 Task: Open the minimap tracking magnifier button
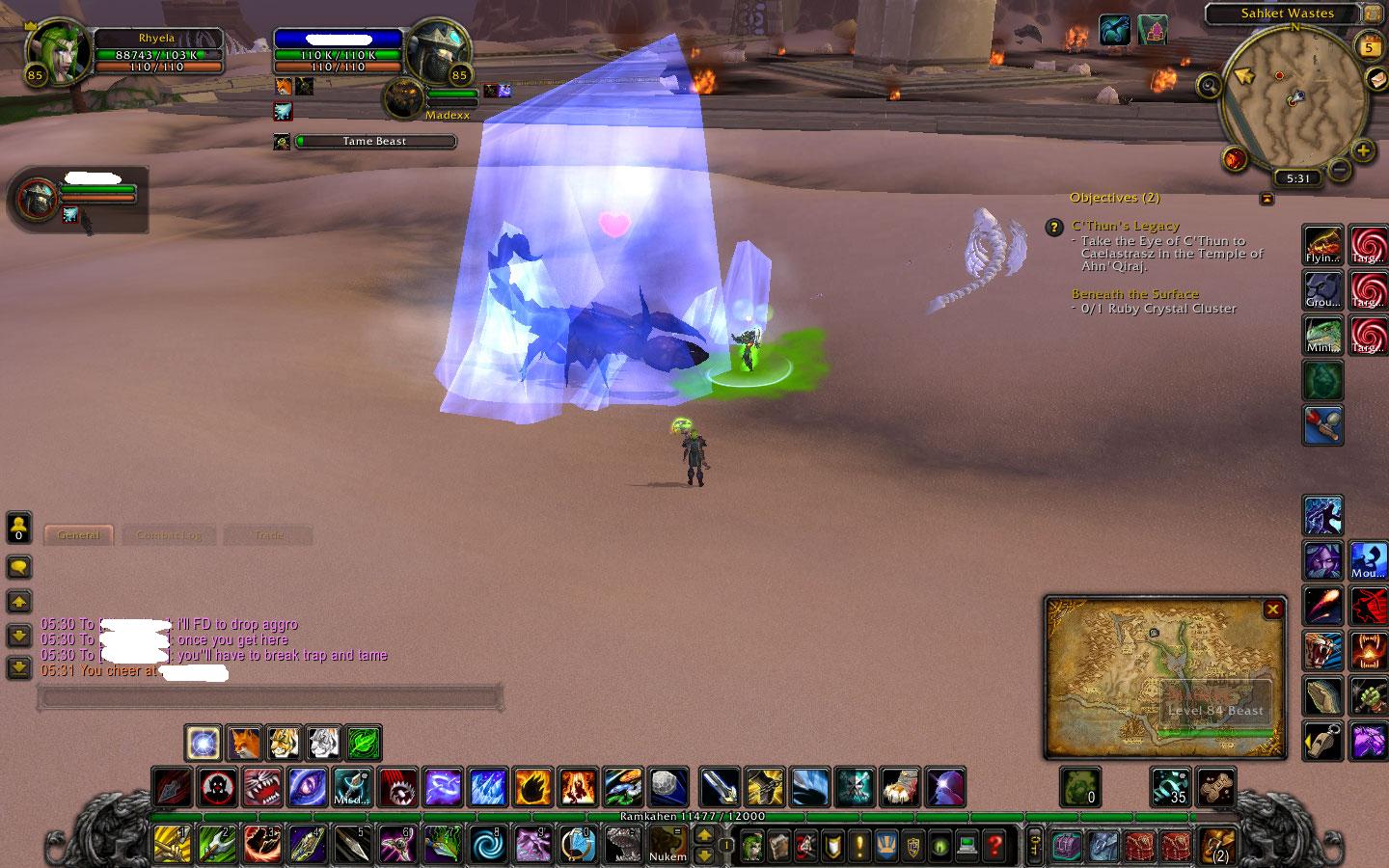(1210, 85)
